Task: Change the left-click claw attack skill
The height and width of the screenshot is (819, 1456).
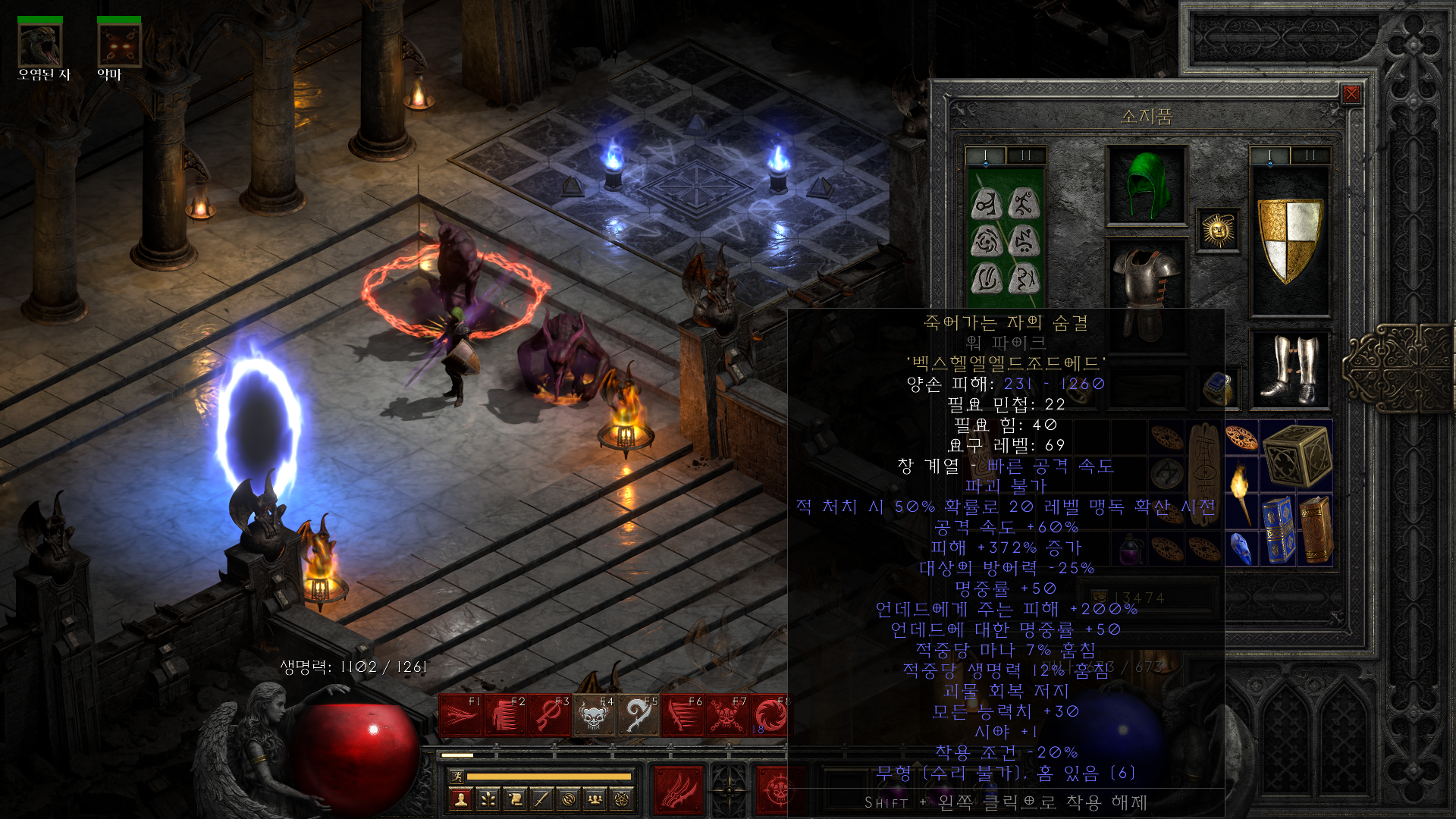Action: (678, 789)
